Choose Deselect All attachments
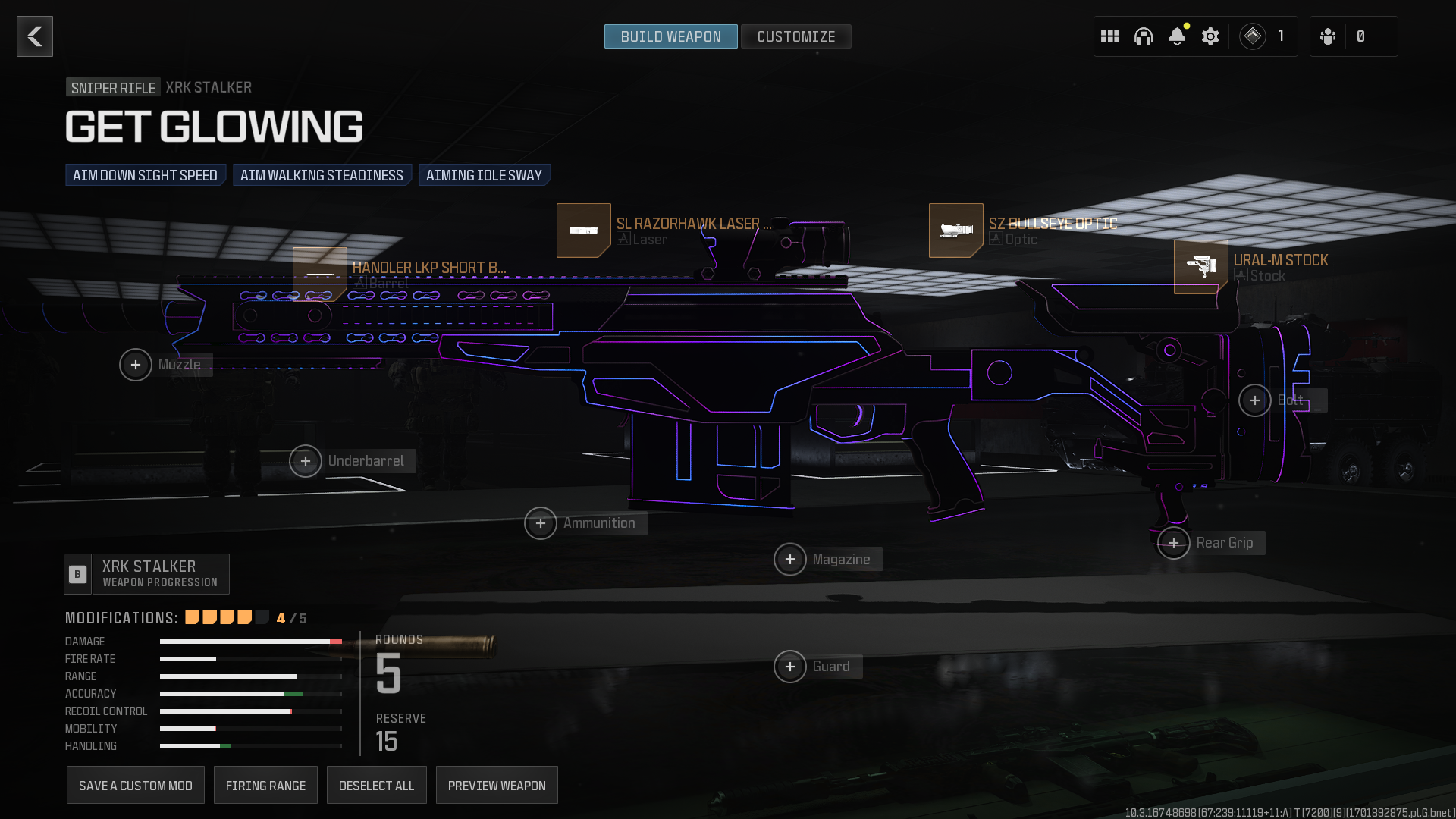 (376, 786)
